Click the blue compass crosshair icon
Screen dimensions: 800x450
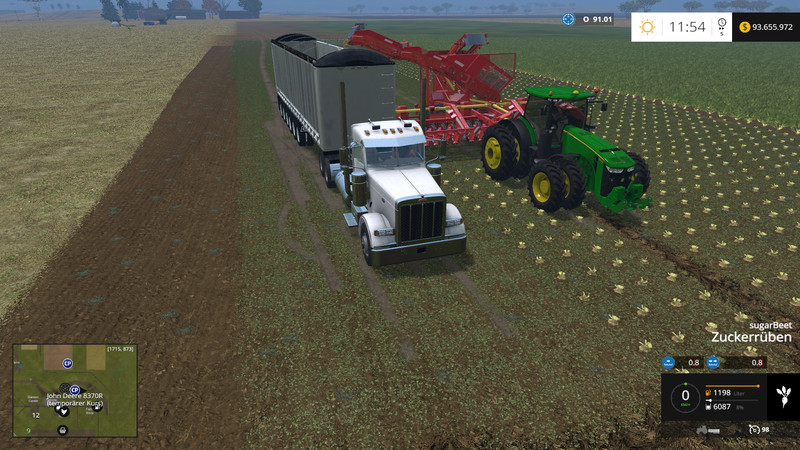pos(569,18)
